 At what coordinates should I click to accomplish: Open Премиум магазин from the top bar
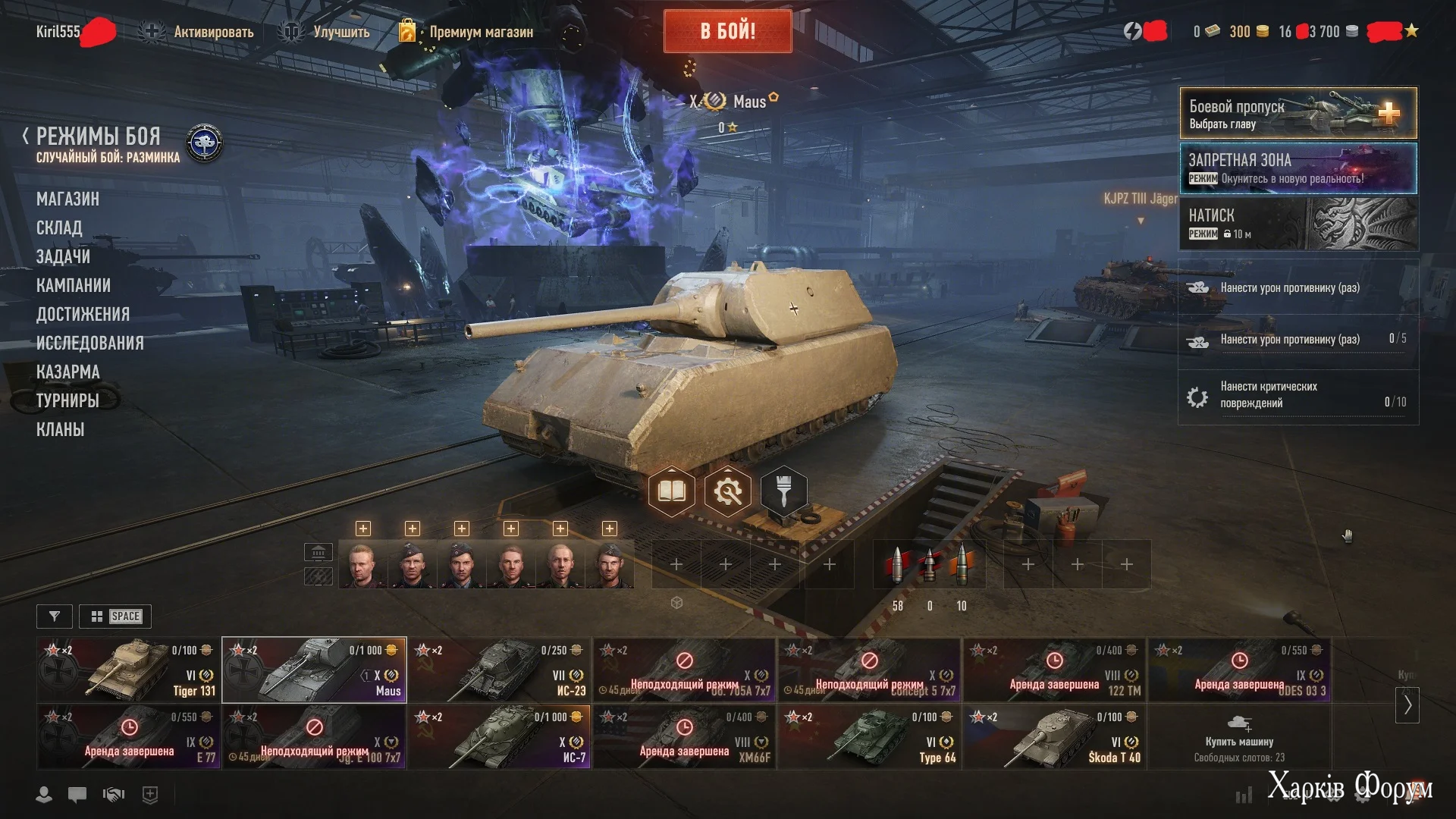[481, 32]
